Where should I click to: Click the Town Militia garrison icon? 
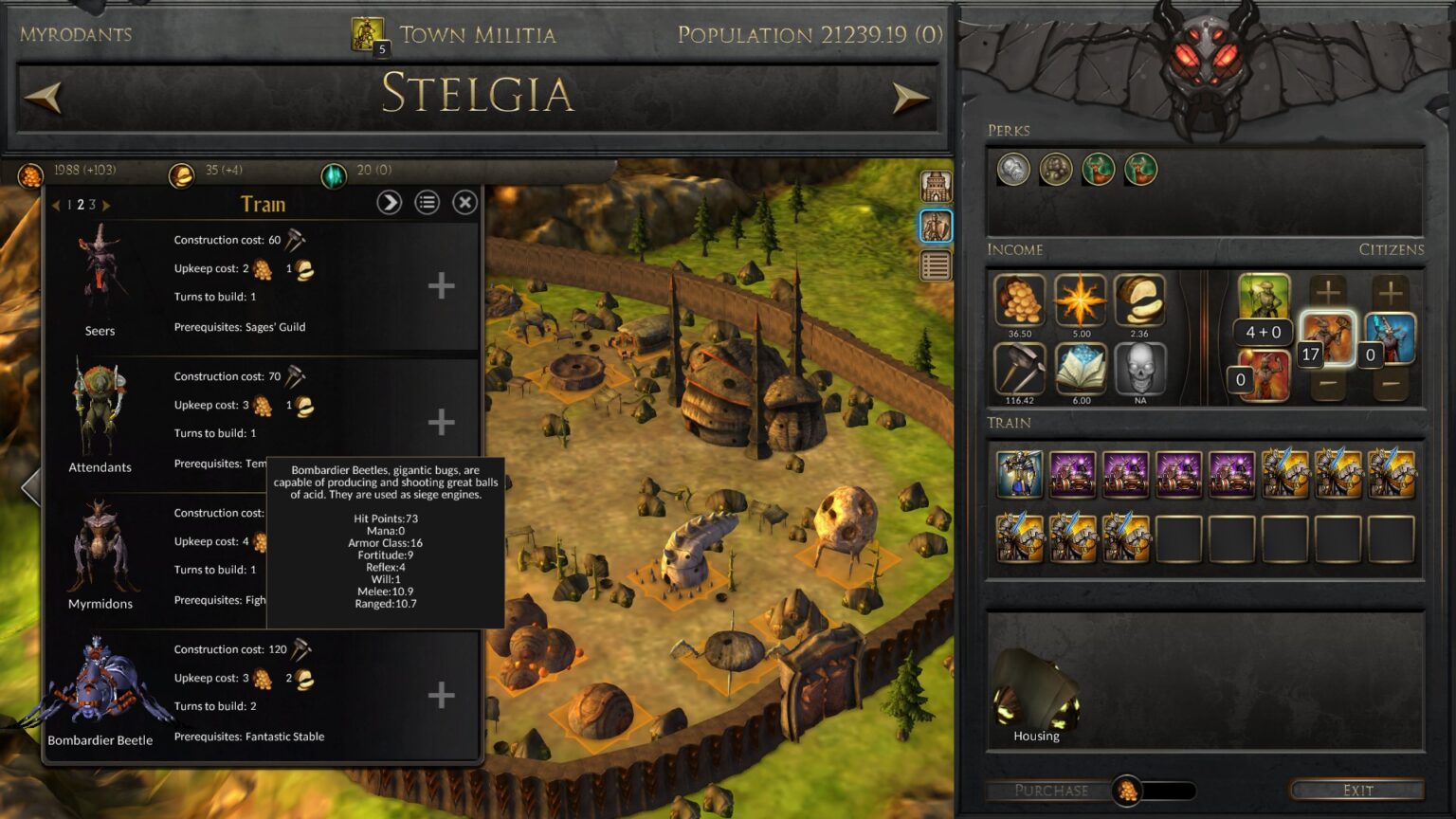[368, 35]
